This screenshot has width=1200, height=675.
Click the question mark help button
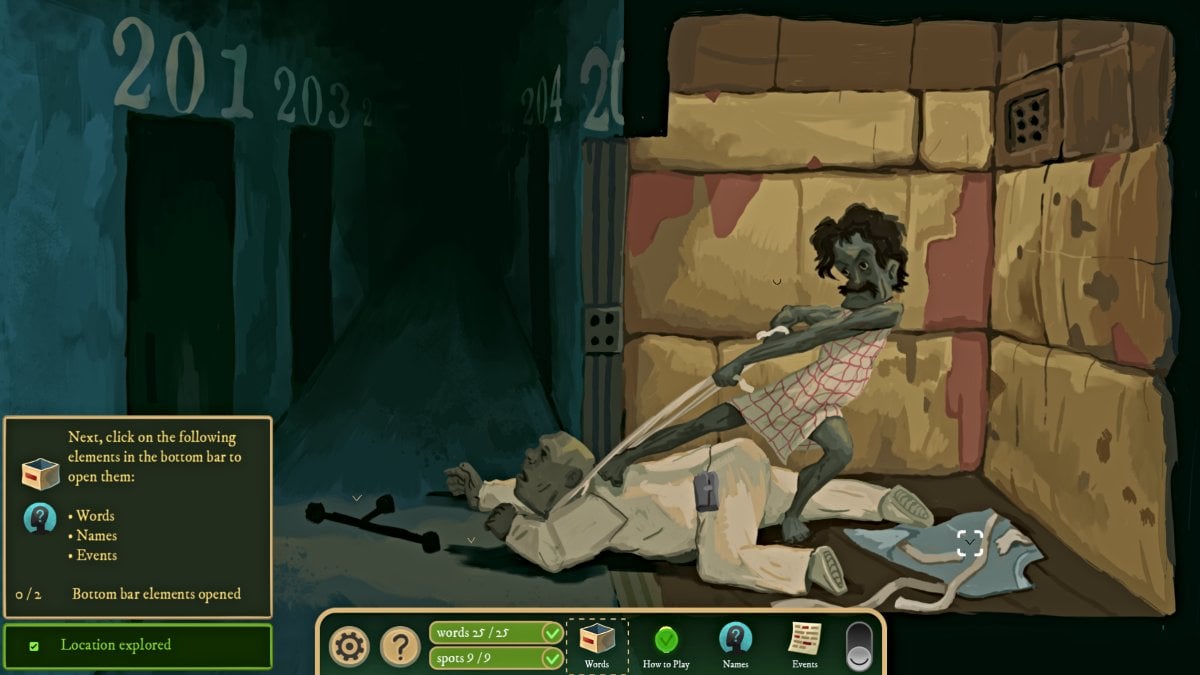click(400, 647)
